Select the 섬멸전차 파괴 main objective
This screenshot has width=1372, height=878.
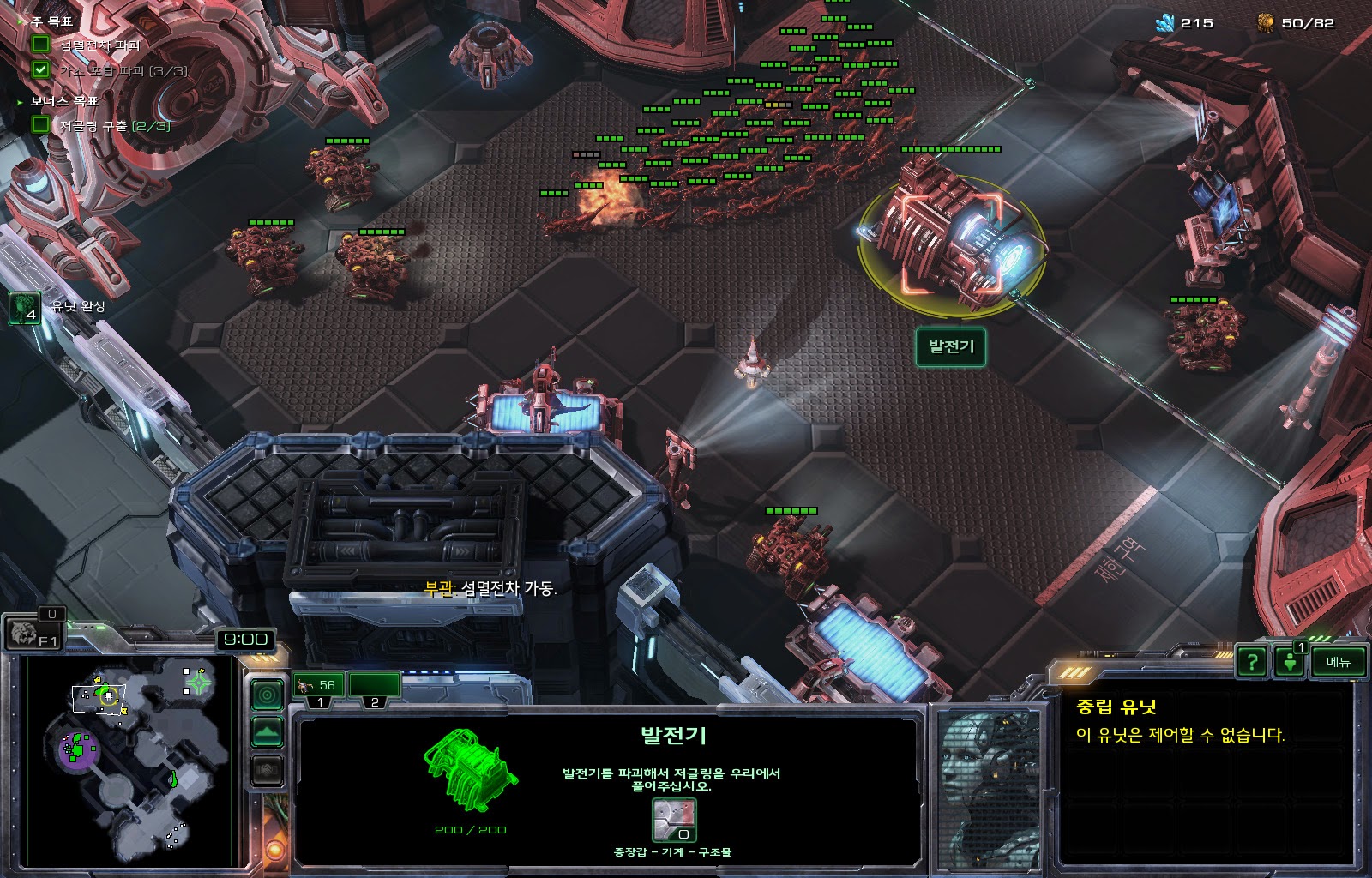(x=99, y=45)
